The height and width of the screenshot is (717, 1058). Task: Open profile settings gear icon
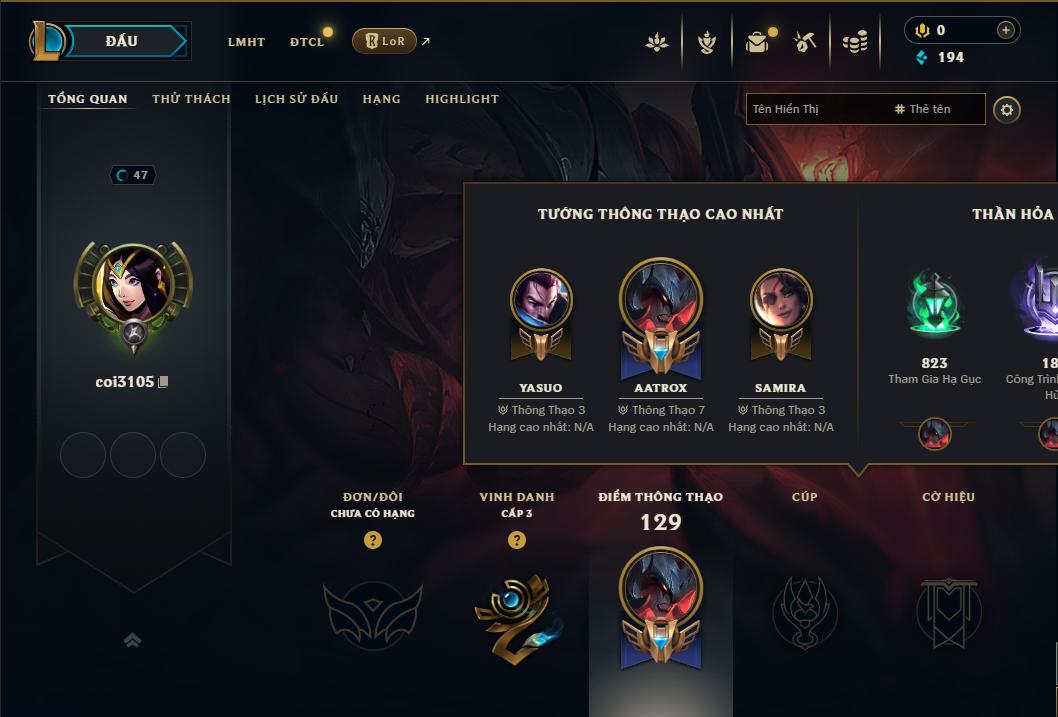coord(1007,109)
